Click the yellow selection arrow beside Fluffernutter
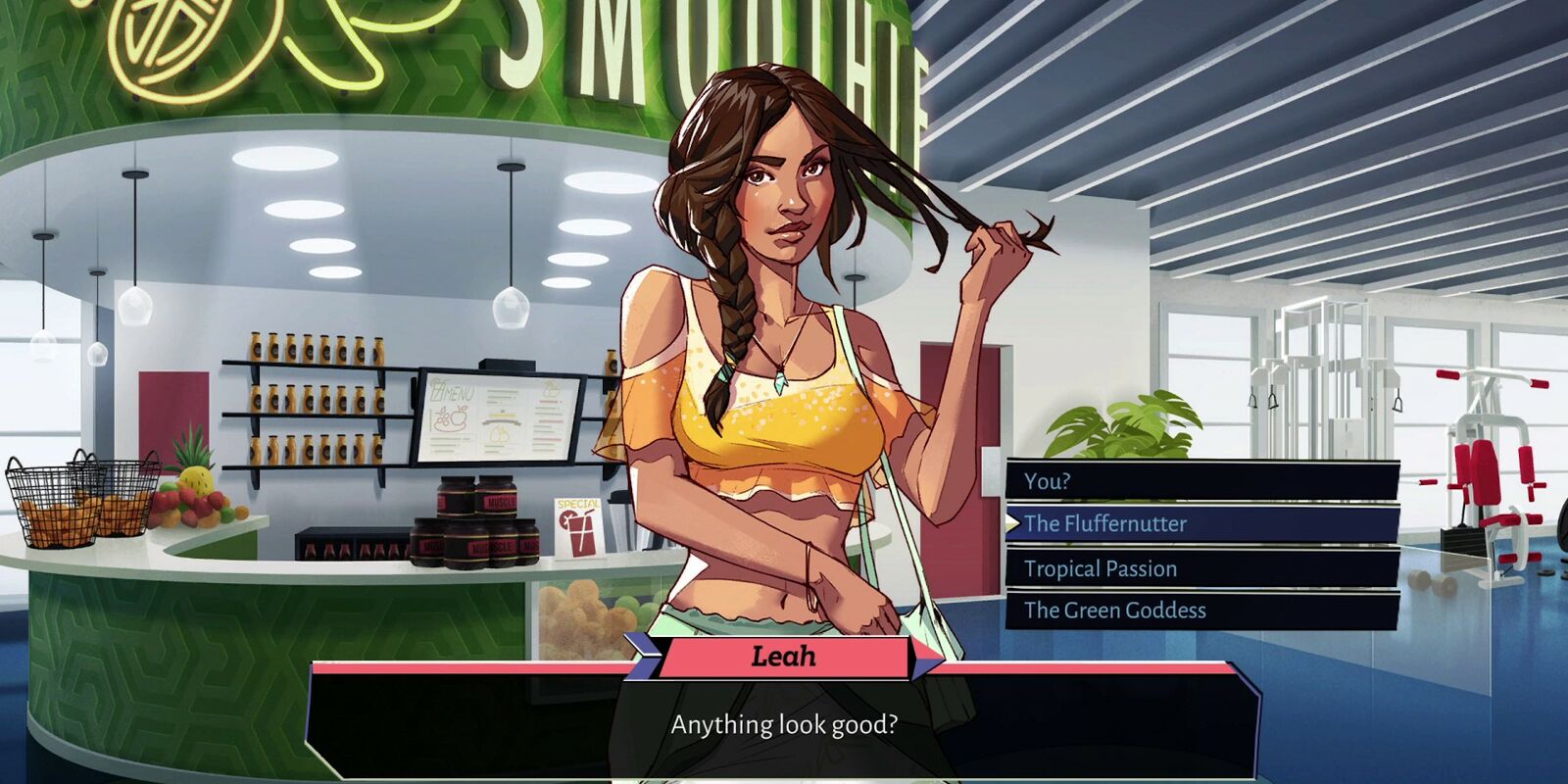 (x=1014, y=524)
